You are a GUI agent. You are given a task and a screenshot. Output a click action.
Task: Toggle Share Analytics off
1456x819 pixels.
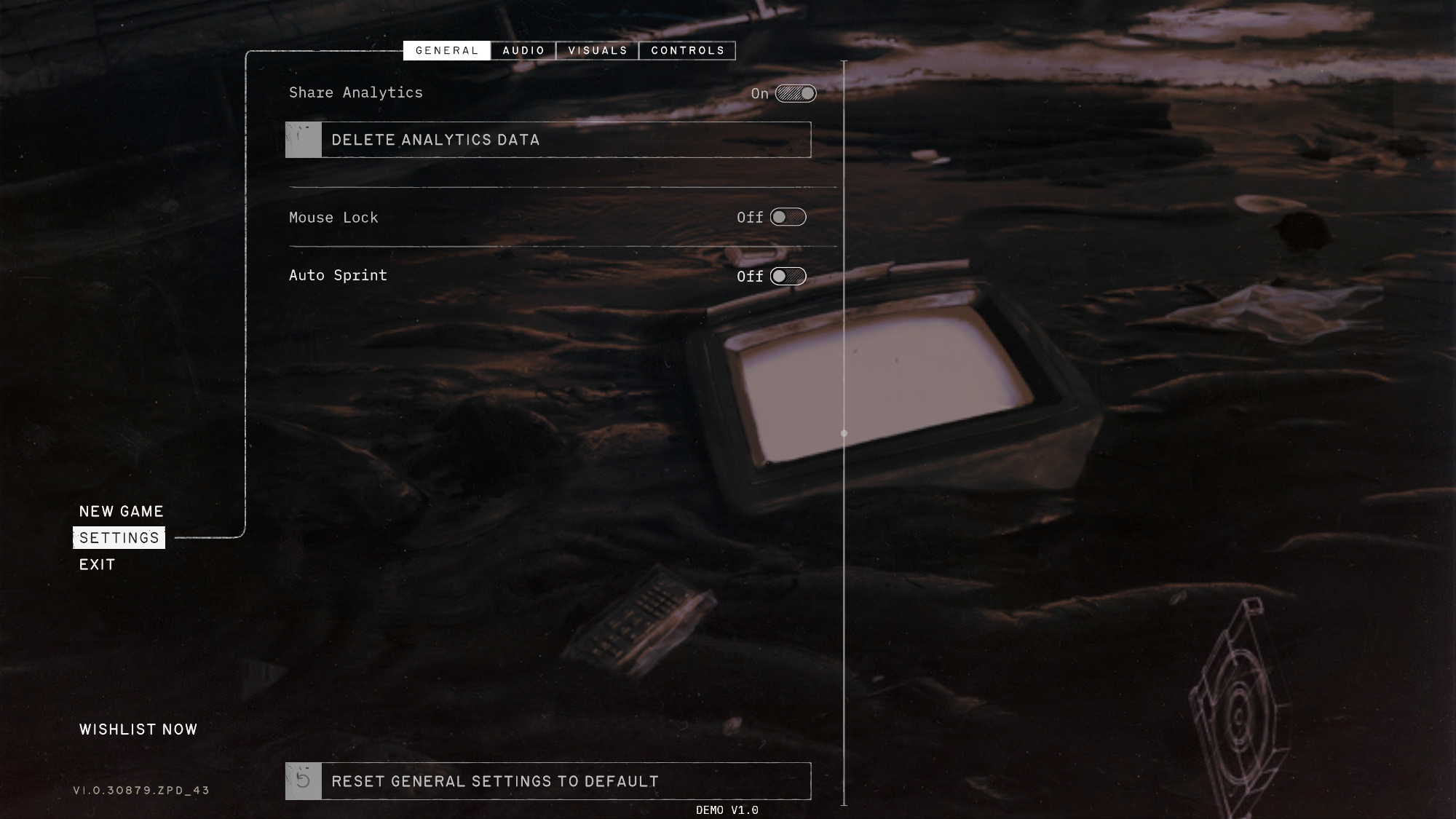pyautogui.click(x=796, y=93)
